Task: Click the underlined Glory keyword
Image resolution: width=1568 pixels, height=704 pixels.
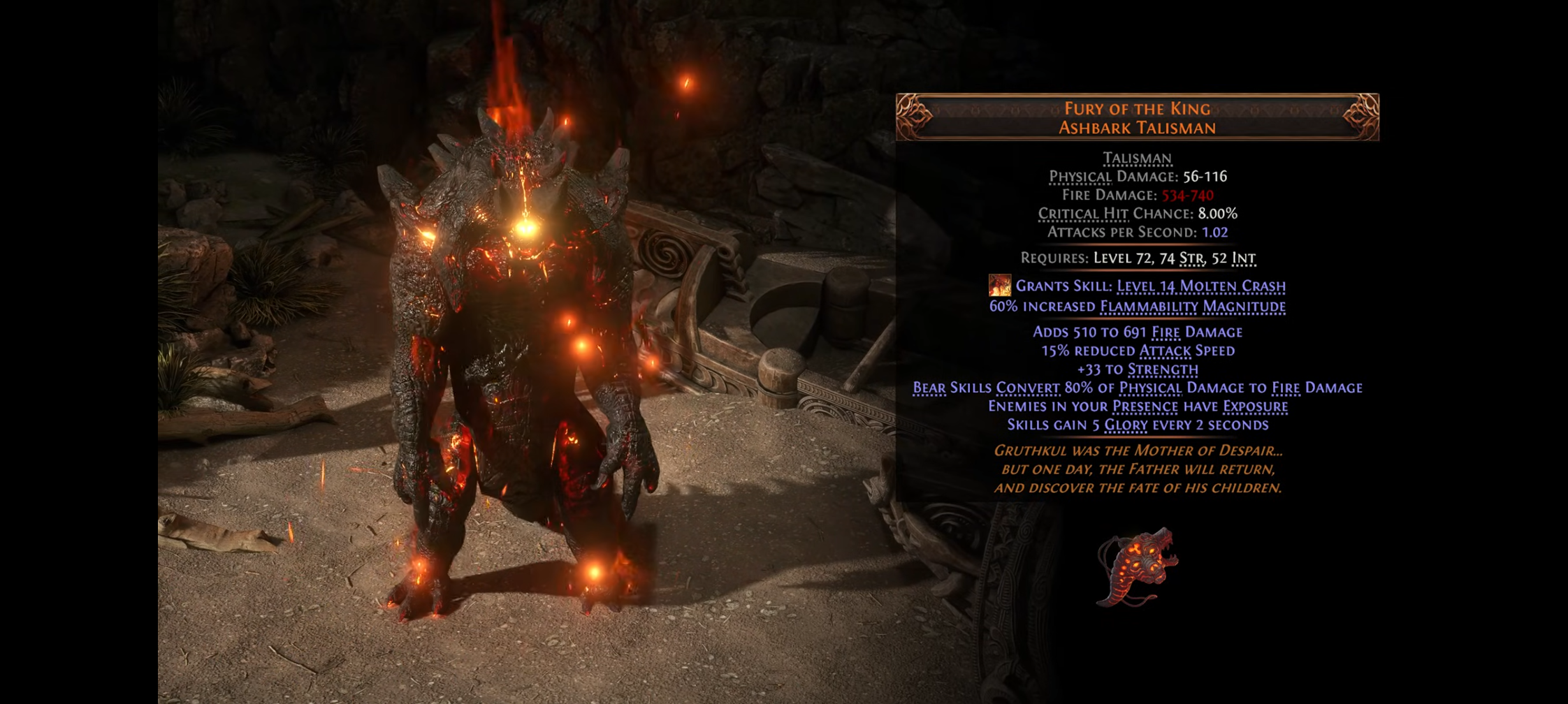Action: 1125,425
